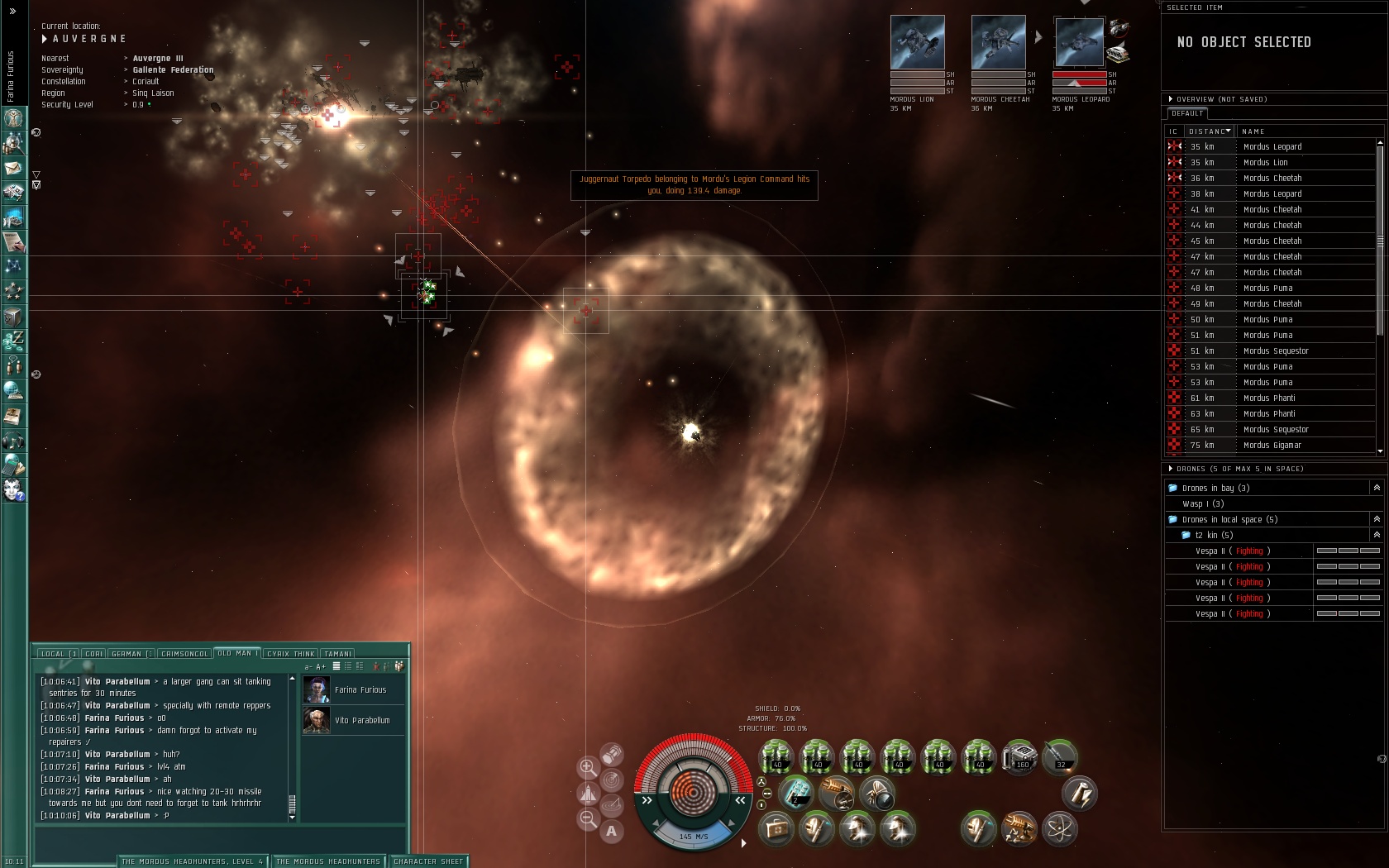
Task: Select the locked Mordus Lion target
Action: (917, 42)
